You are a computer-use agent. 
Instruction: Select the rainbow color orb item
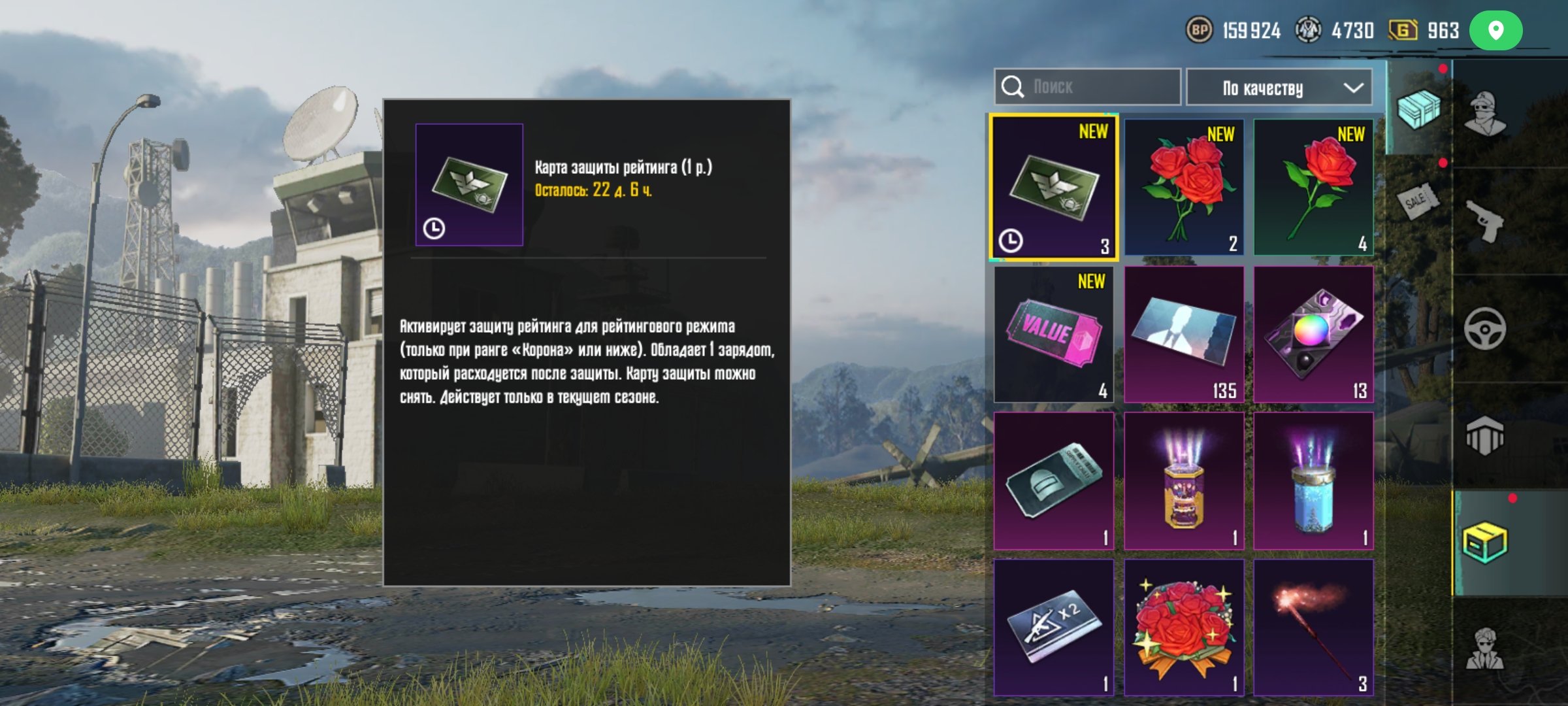[x=1313, y=335]
